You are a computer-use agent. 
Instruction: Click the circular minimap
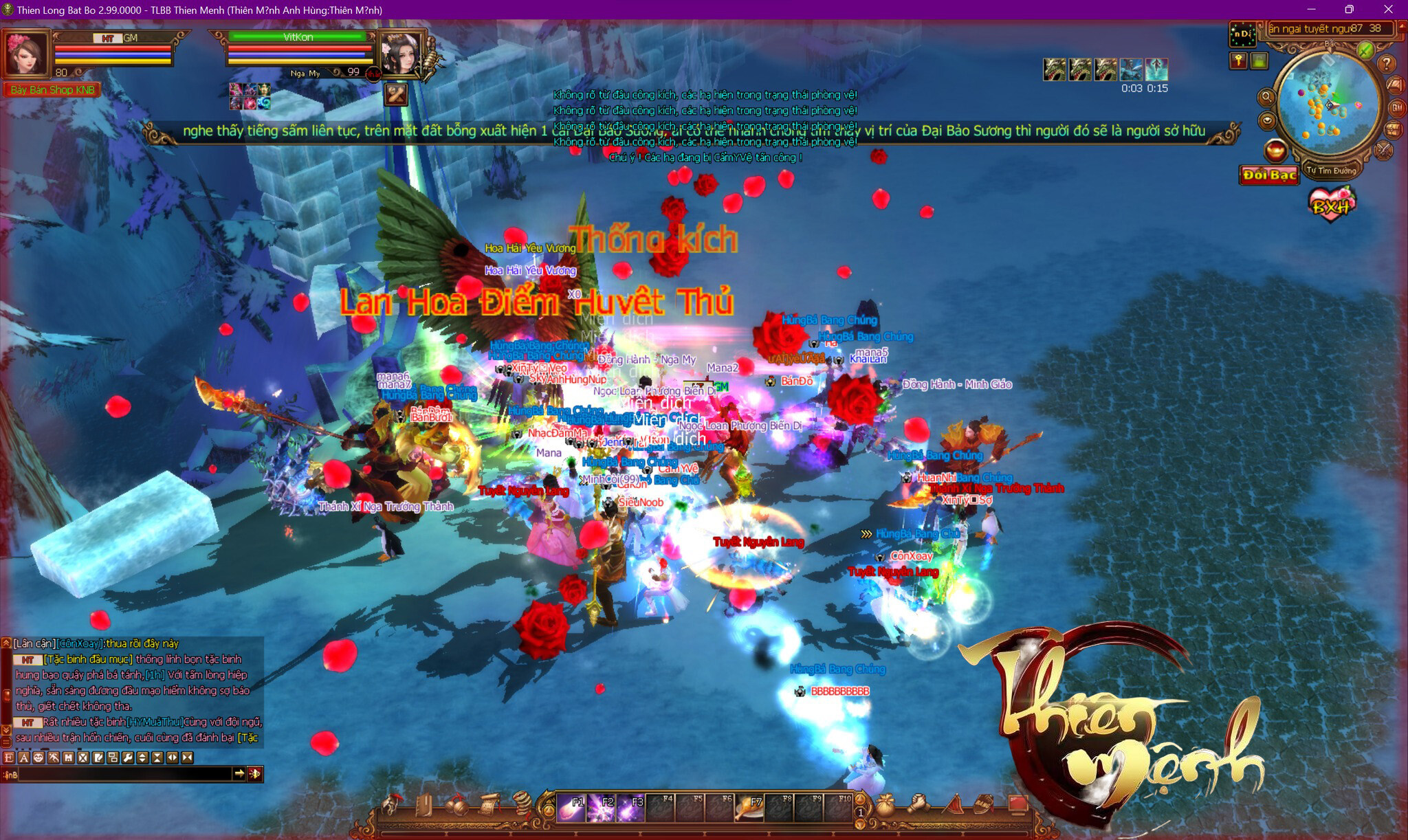click(1327, 104)
